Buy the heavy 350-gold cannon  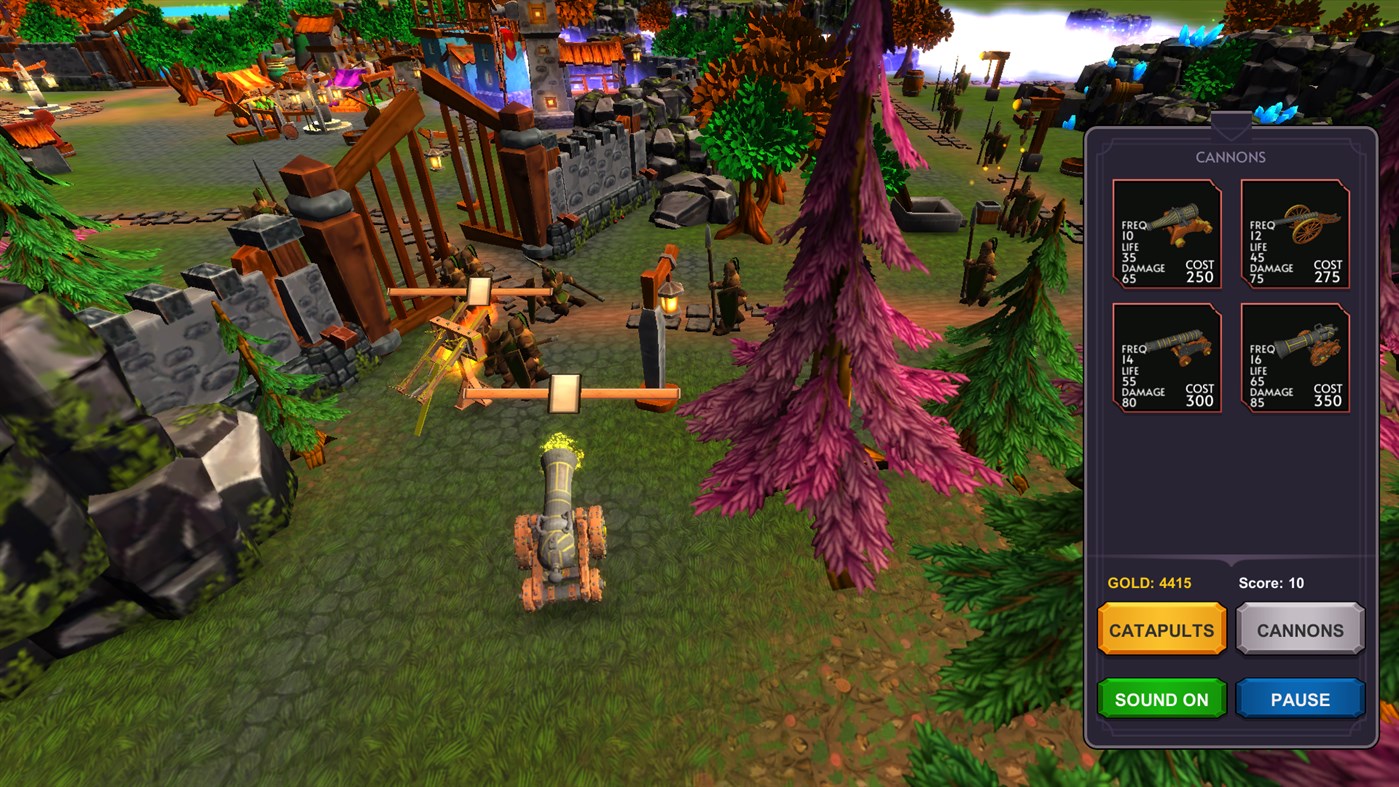1294,358
